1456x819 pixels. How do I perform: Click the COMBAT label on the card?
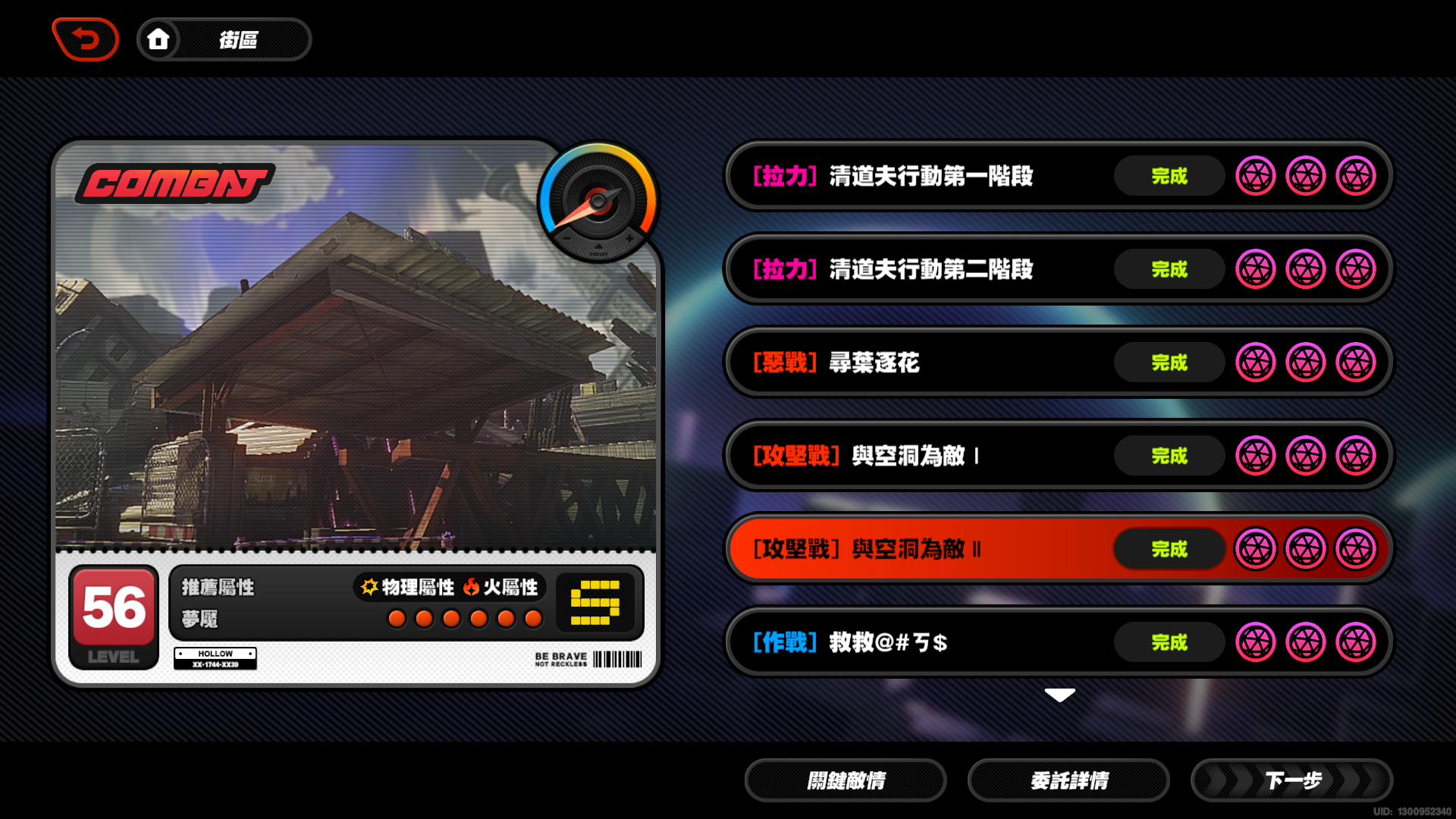pos(174,182)
